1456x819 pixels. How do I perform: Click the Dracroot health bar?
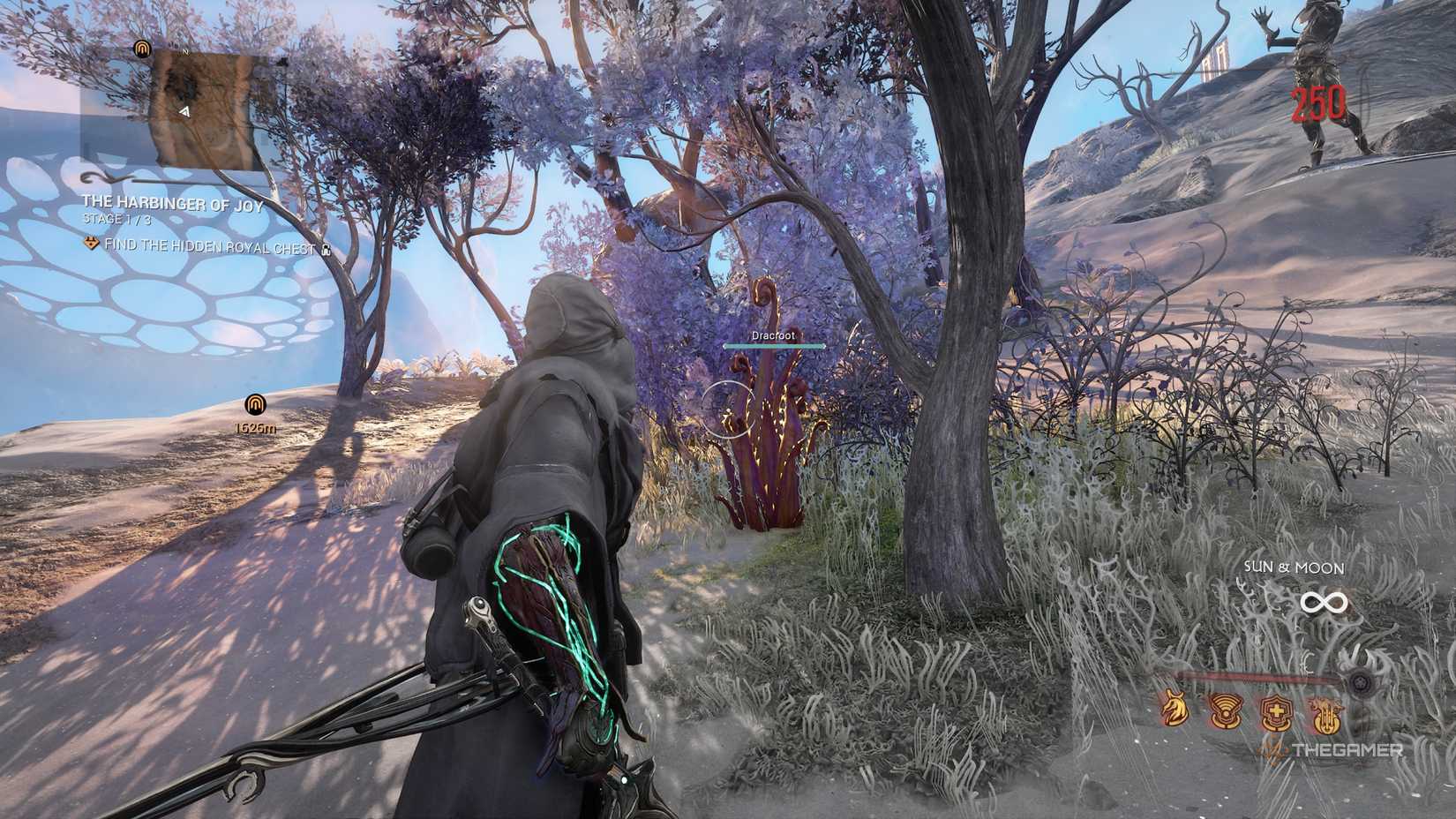(x=775, y=346)
